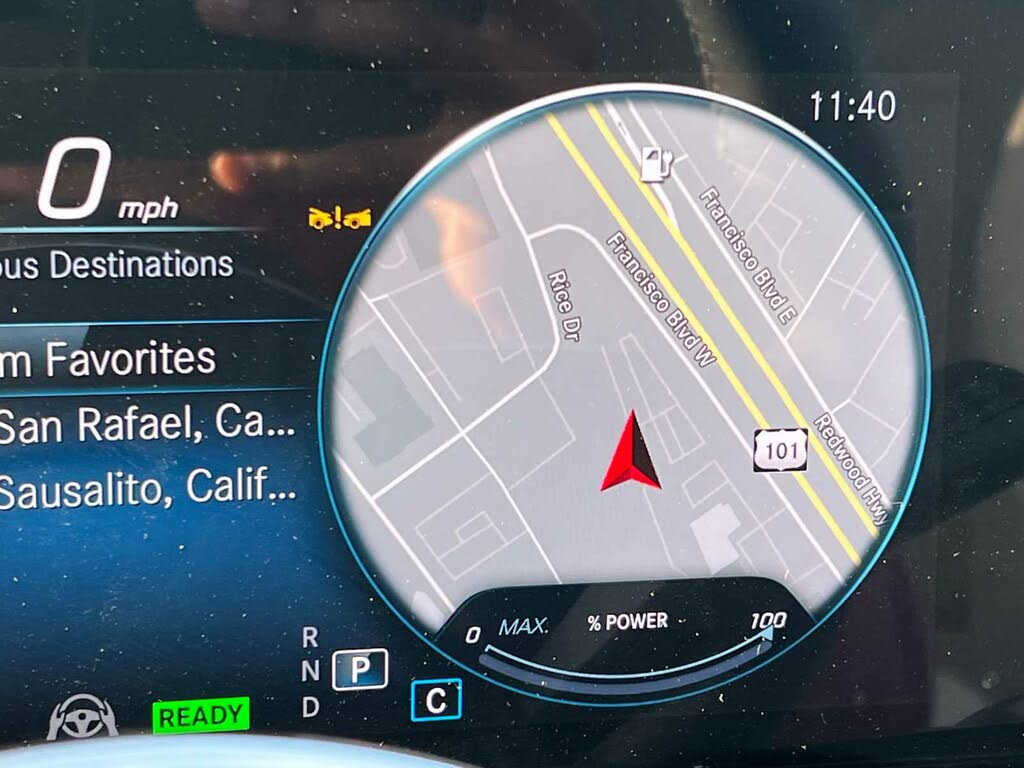Click the US 101 highway shield
The width and height of the screenshot is (1024, 768).
click(780, 451)
